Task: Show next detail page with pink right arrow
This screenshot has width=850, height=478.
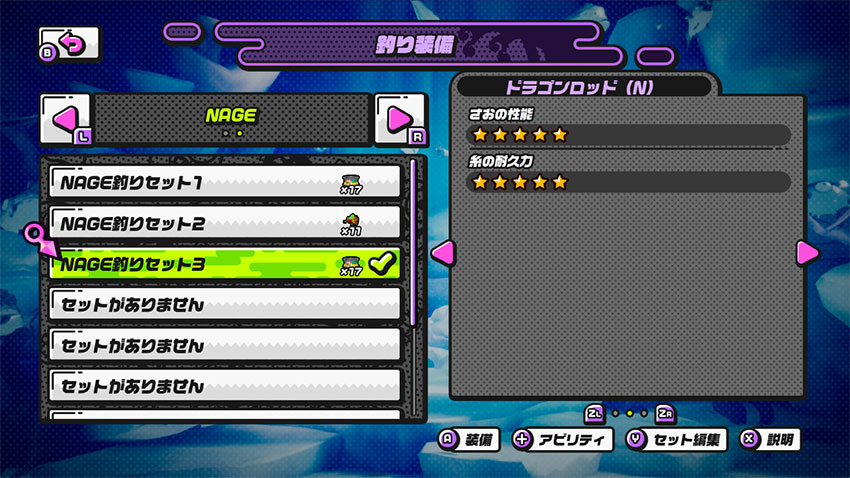Action: pyautogui.click(x=808, y=252)
